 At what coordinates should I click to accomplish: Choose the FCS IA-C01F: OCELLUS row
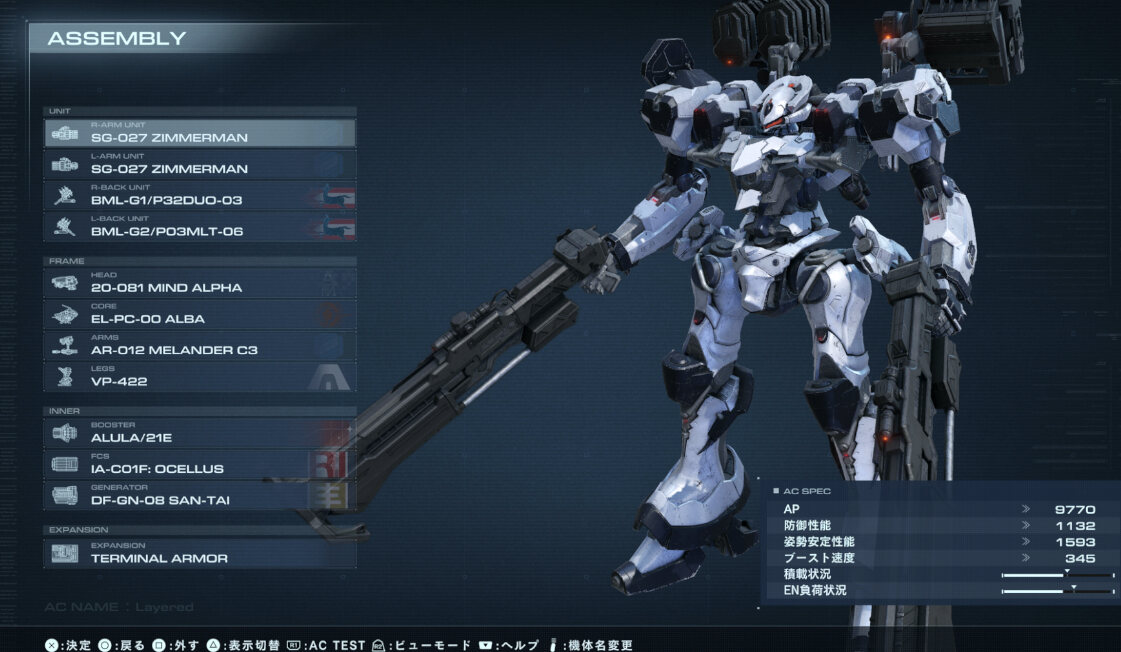click(x=200, y=464)
